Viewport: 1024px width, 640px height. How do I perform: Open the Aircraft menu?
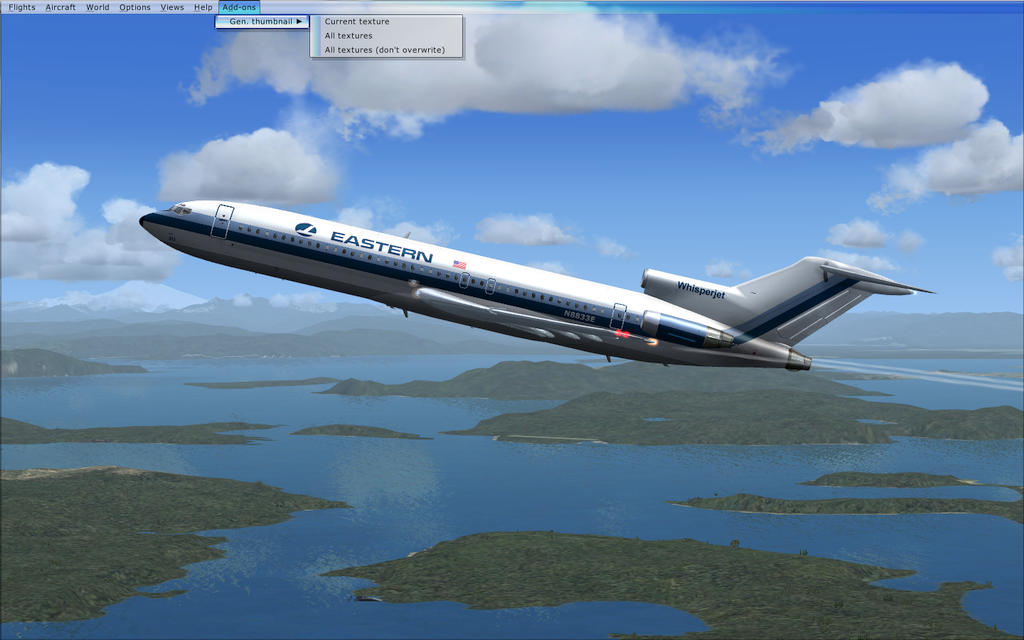(x=60, y=7)
